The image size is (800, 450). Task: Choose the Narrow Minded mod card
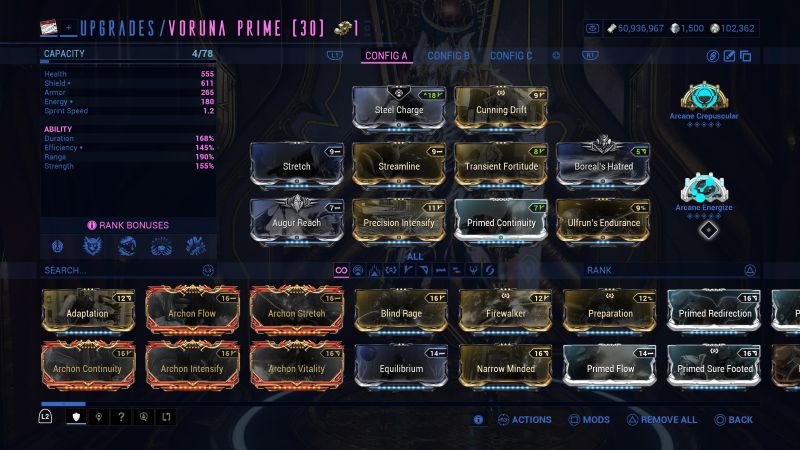point(505,367)
